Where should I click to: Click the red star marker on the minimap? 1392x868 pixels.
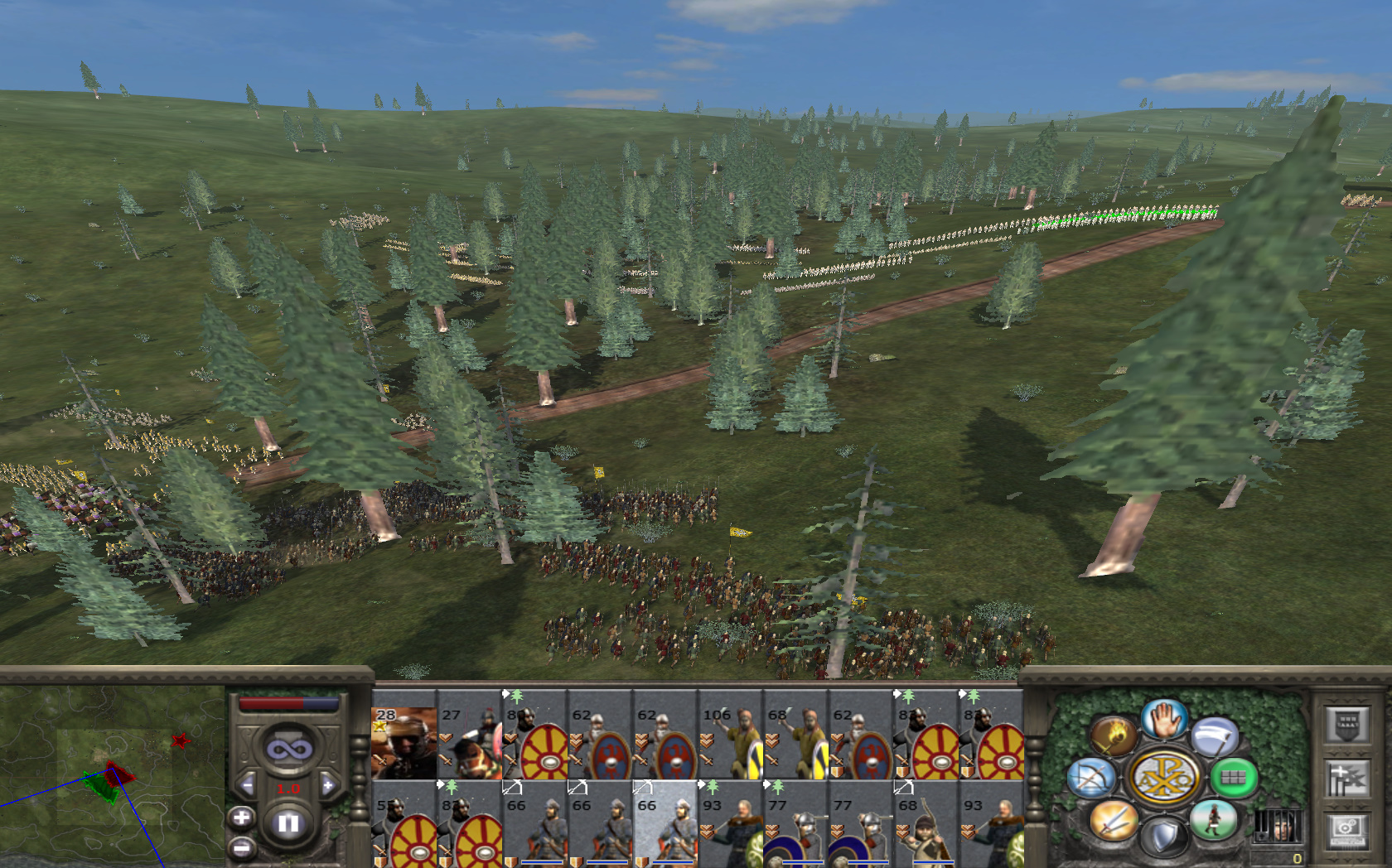(x=180, y=740)
